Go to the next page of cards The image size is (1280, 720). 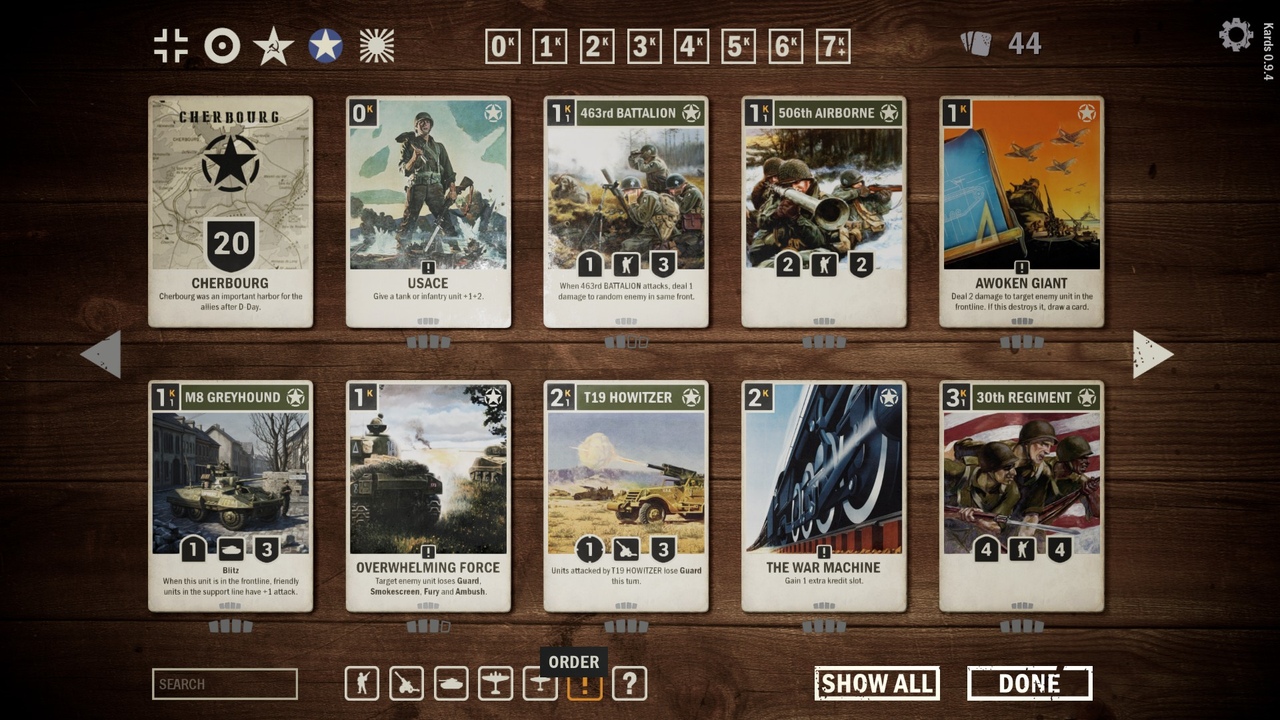[1152, 354]
